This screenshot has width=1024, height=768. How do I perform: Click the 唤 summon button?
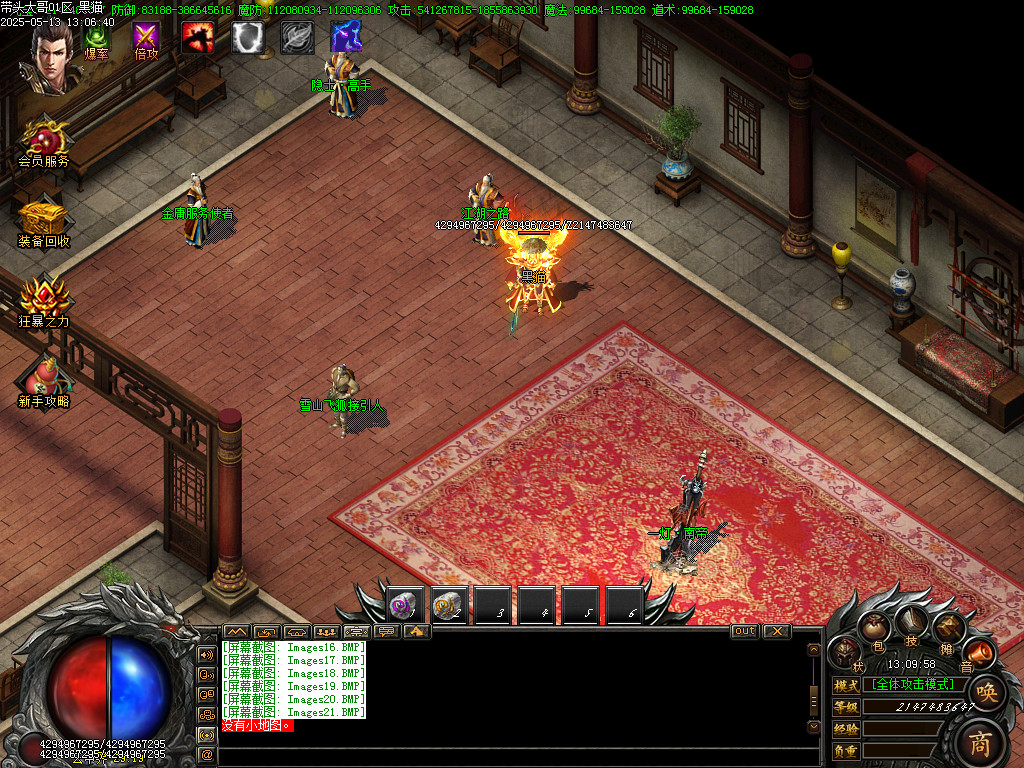pyautogui.click(x=986, y=692)
